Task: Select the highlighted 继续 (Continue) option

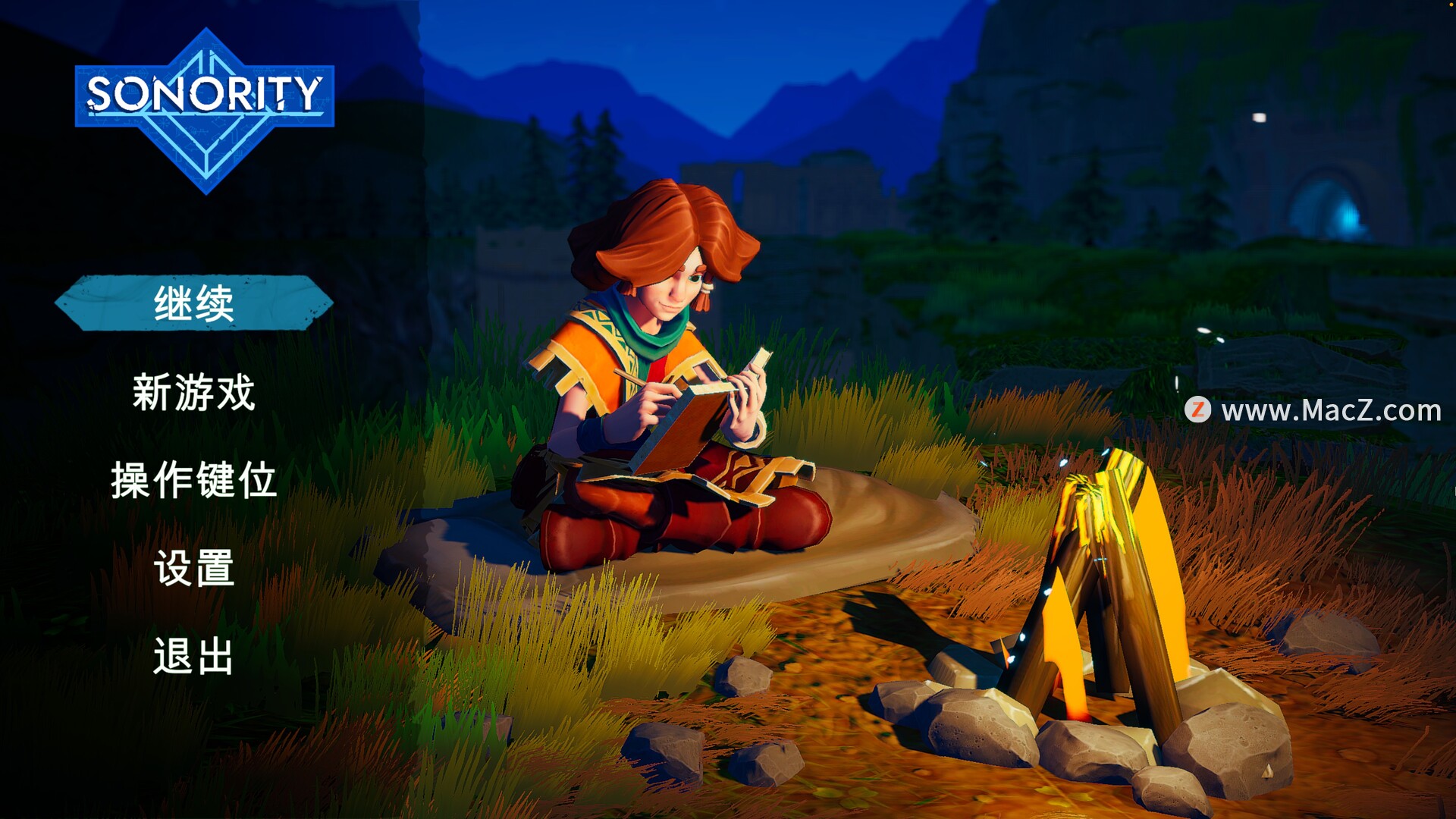Action: click(x=194, y=303)
